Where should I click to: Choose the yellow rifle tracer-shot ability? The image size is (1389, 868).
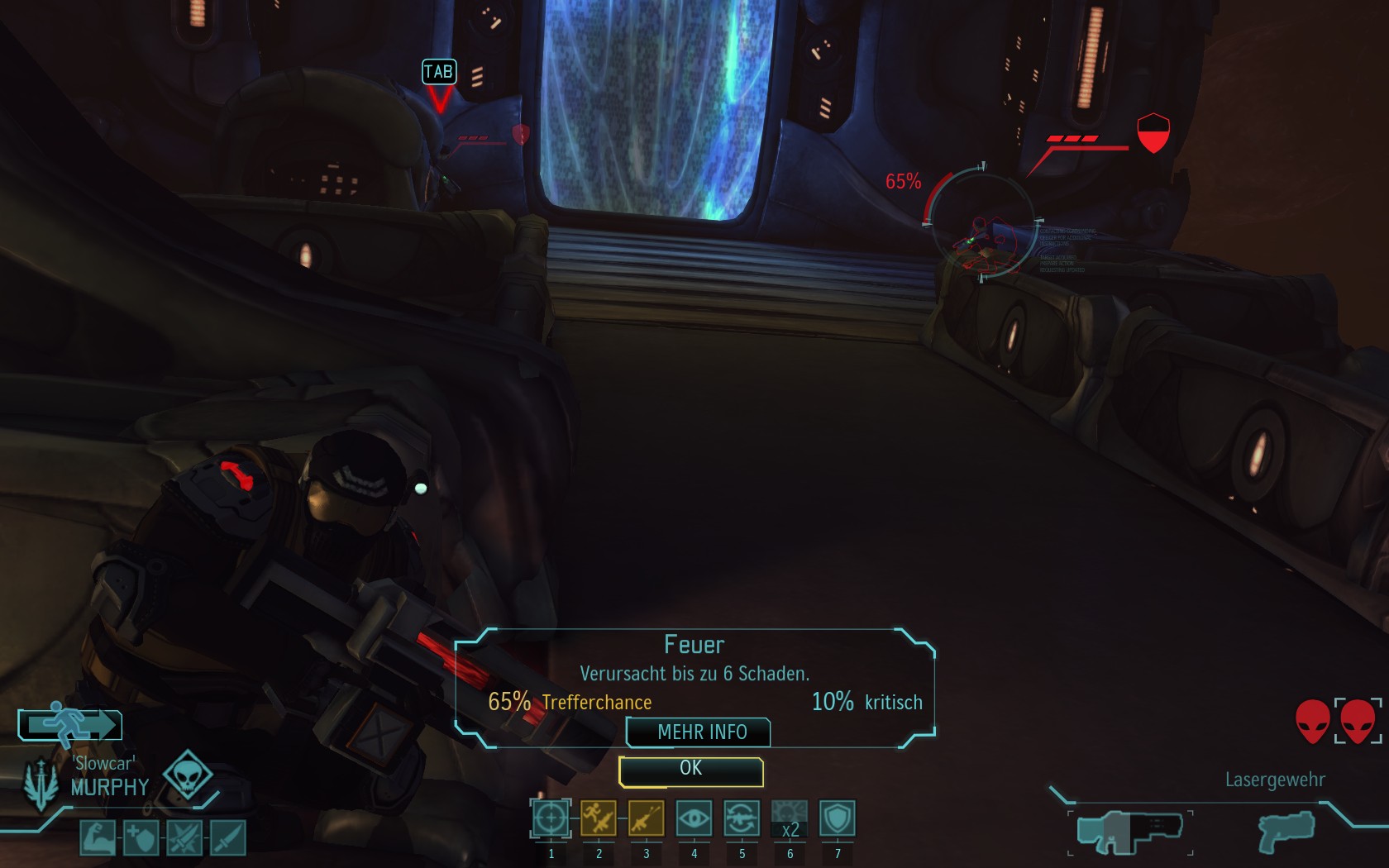coord(646,819)
